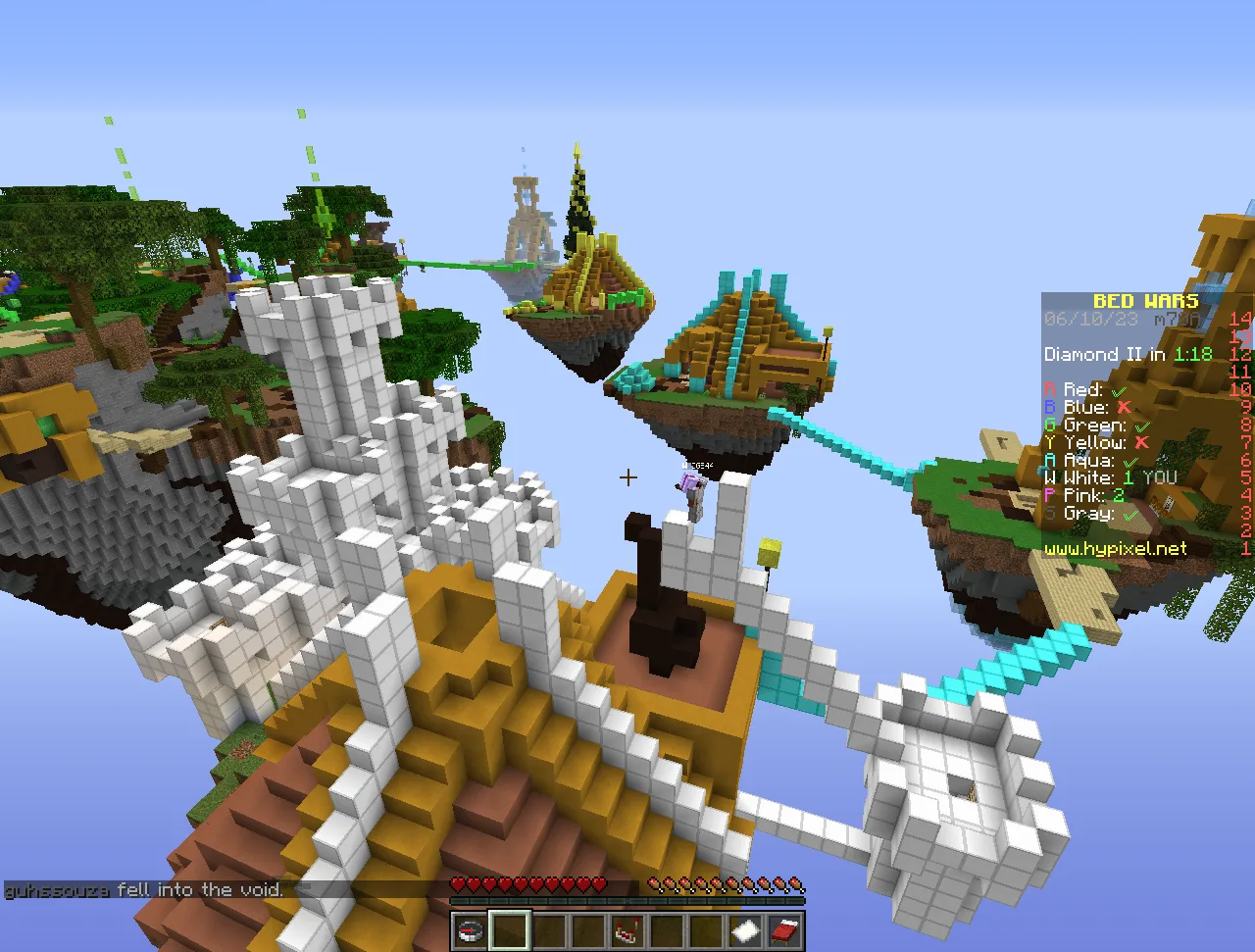Select the redstone comparator hotbar slot

(x=627, y=930)
